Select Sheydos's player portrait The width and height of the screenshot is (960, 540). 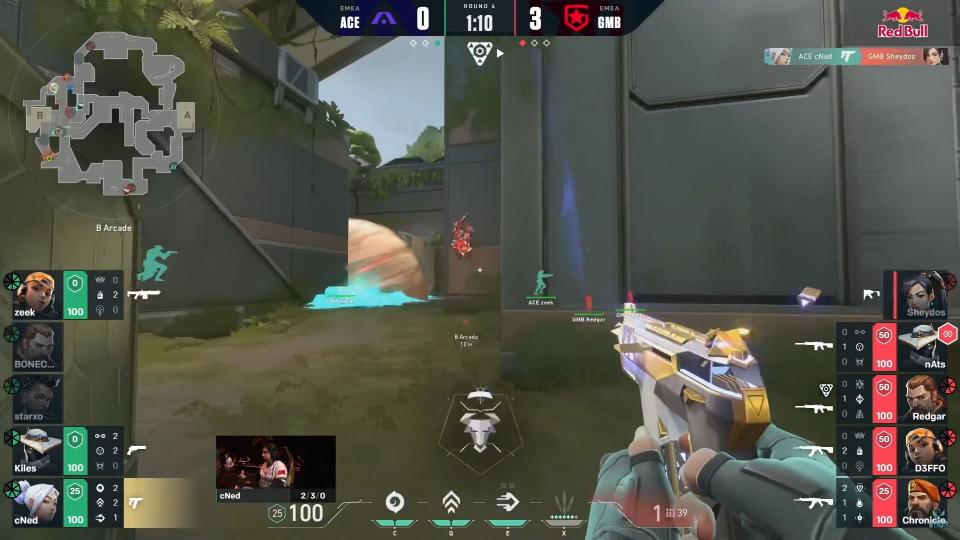921,292
